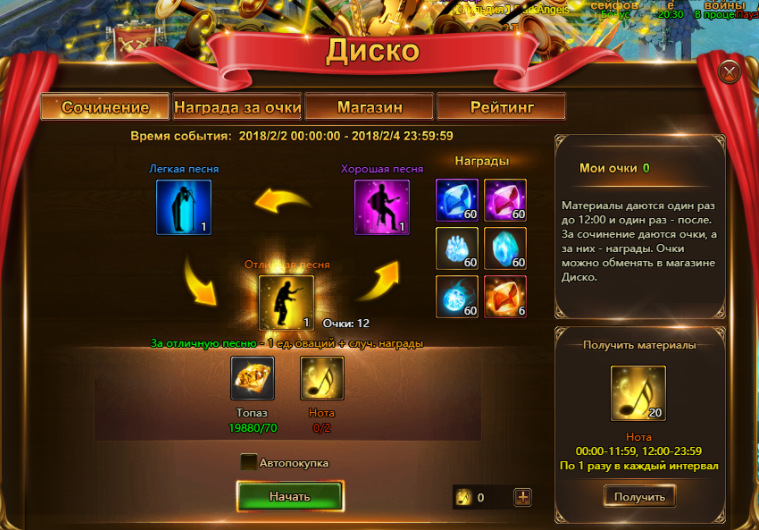Add more notes with the plus button

(x=522, y=497)
